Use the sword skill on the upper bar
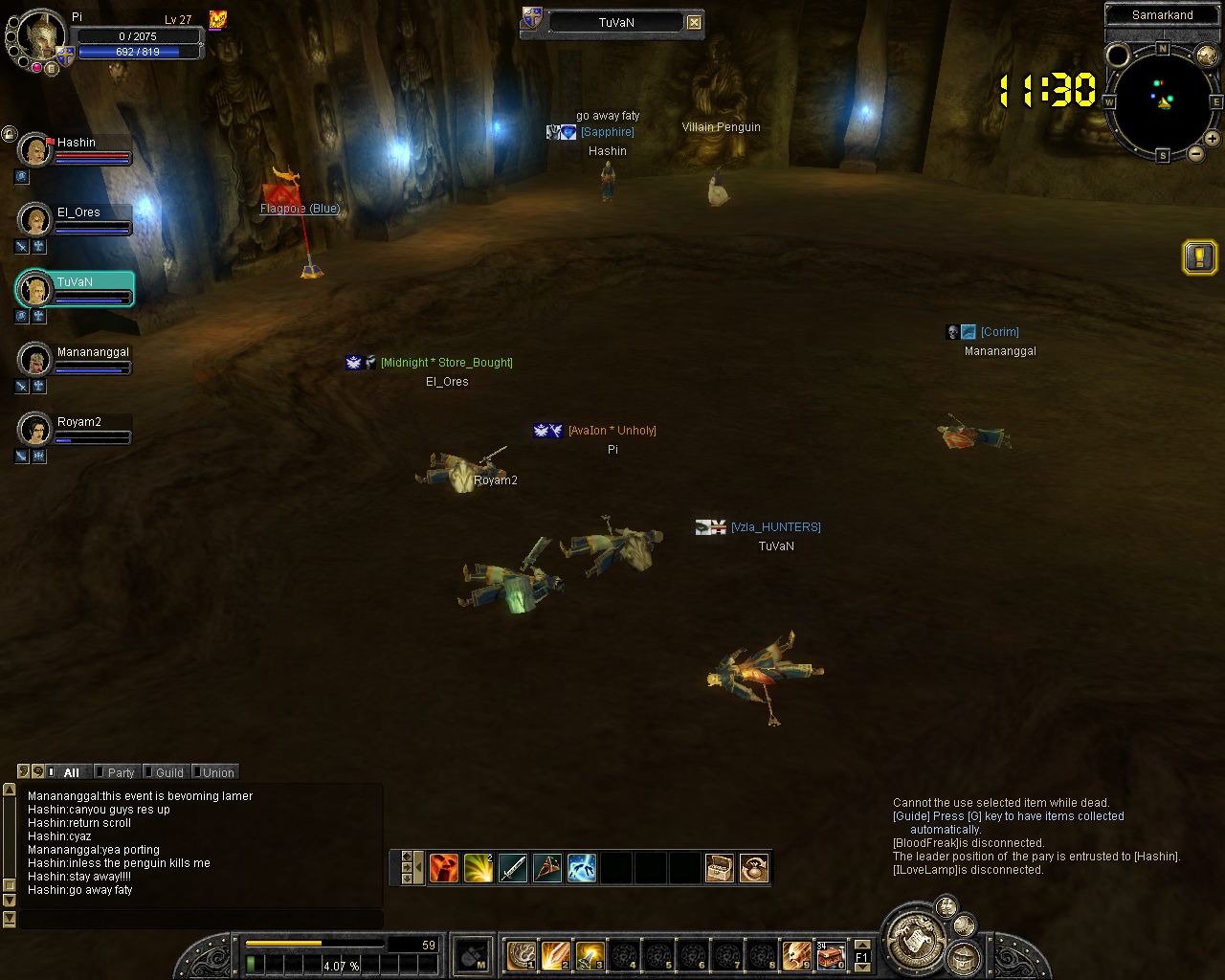This screenshot has height=980, width=1225. 513,868
